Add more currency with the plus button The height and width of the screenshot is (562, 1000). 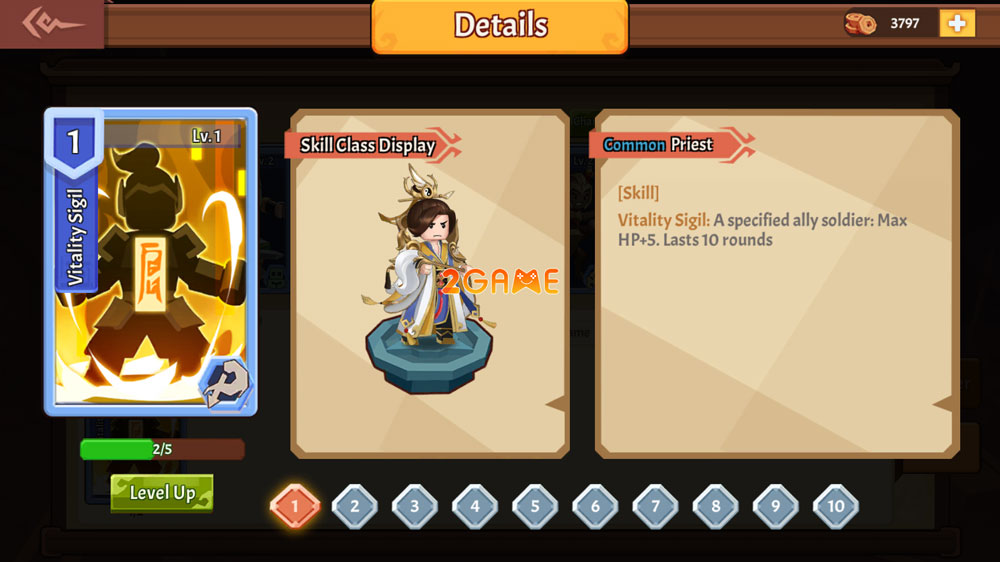coord(956,23)
